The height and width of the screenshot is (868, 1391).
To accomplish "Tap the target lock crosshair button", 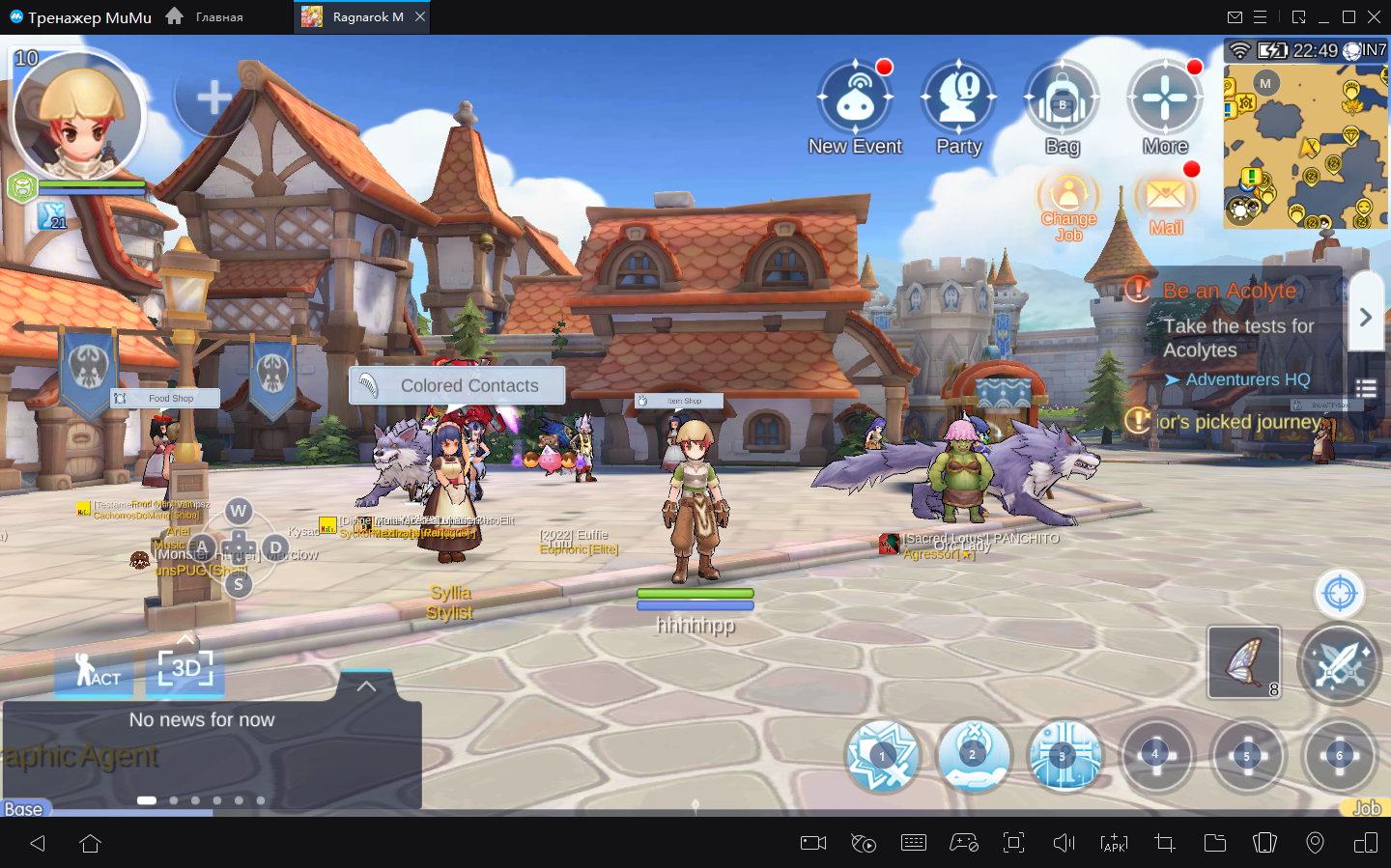I will [x=1339, y=593].
